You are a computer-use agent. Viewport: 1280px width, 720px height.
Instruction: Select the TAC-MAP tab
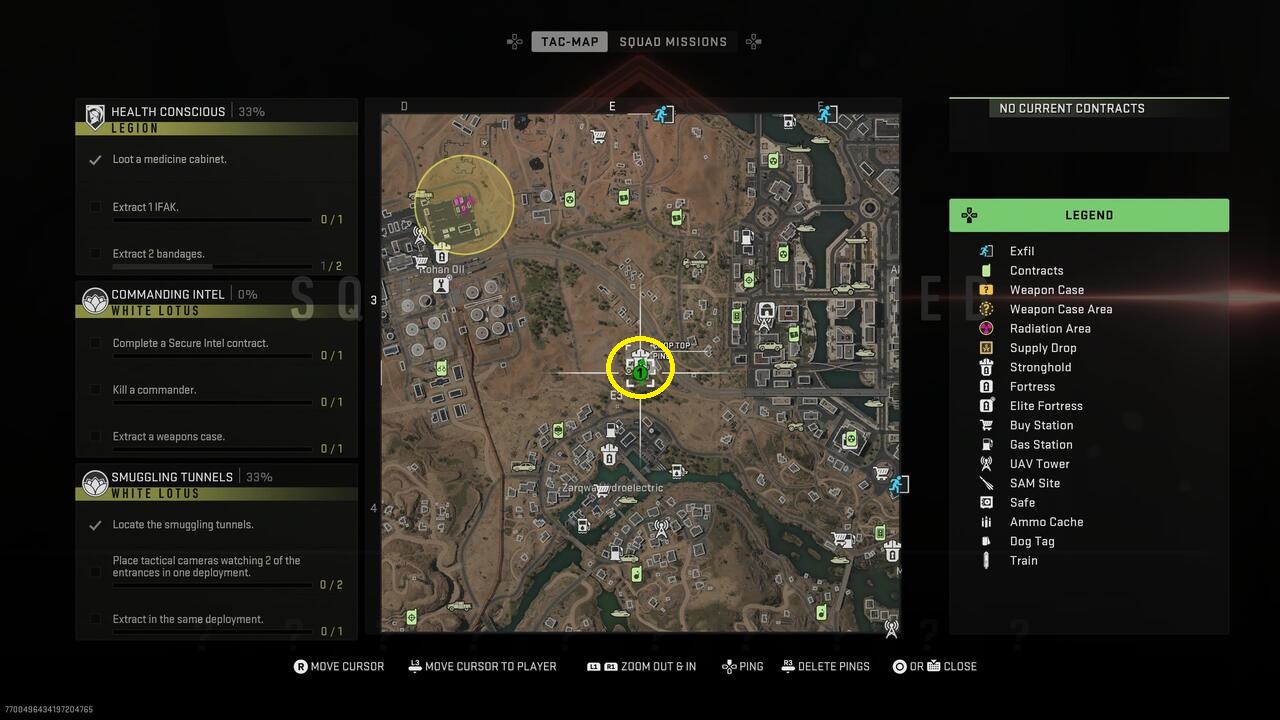(x=569, y=41)
